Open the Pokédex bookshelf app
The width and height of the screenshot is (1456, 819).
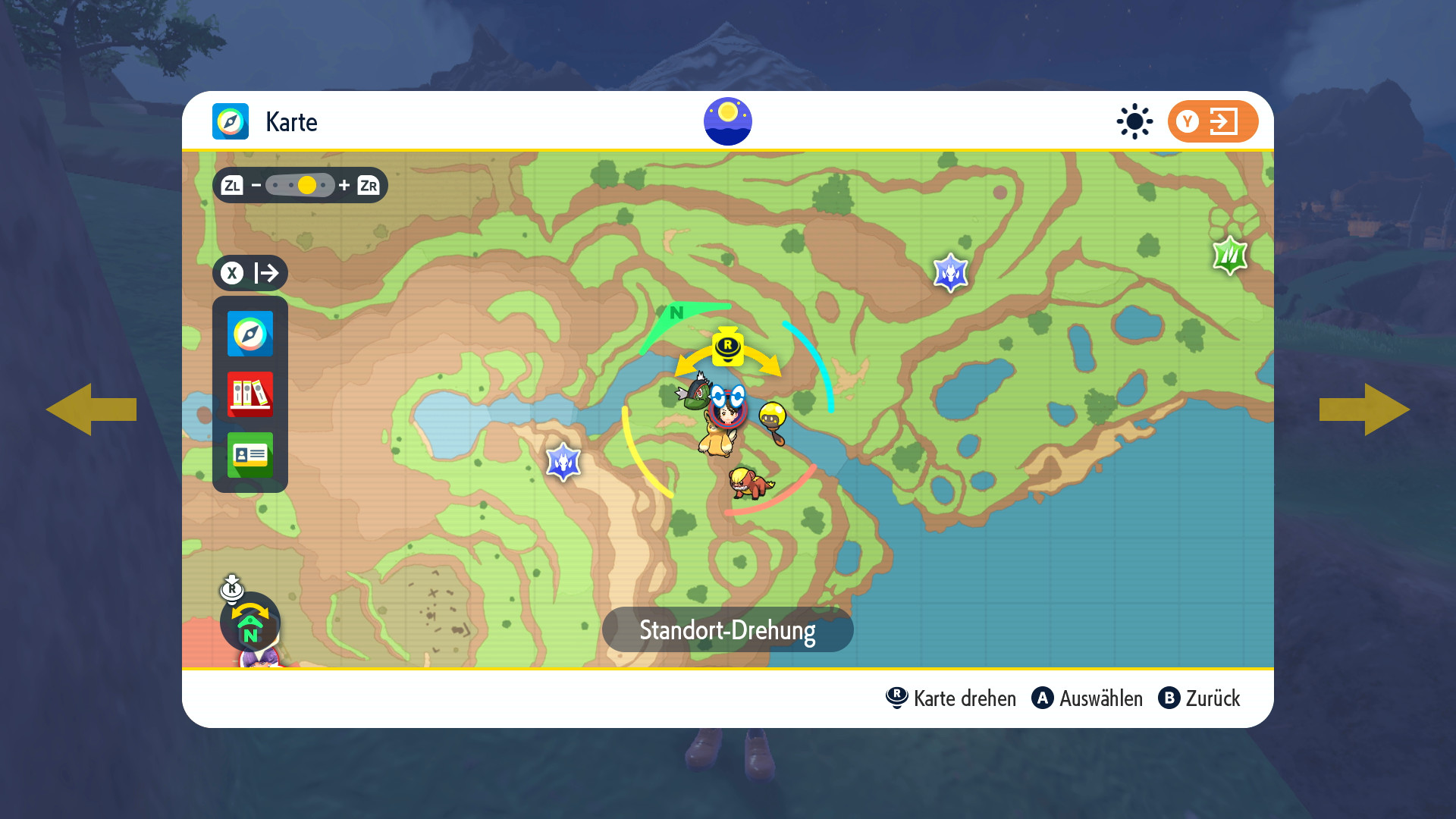[249, 394]
